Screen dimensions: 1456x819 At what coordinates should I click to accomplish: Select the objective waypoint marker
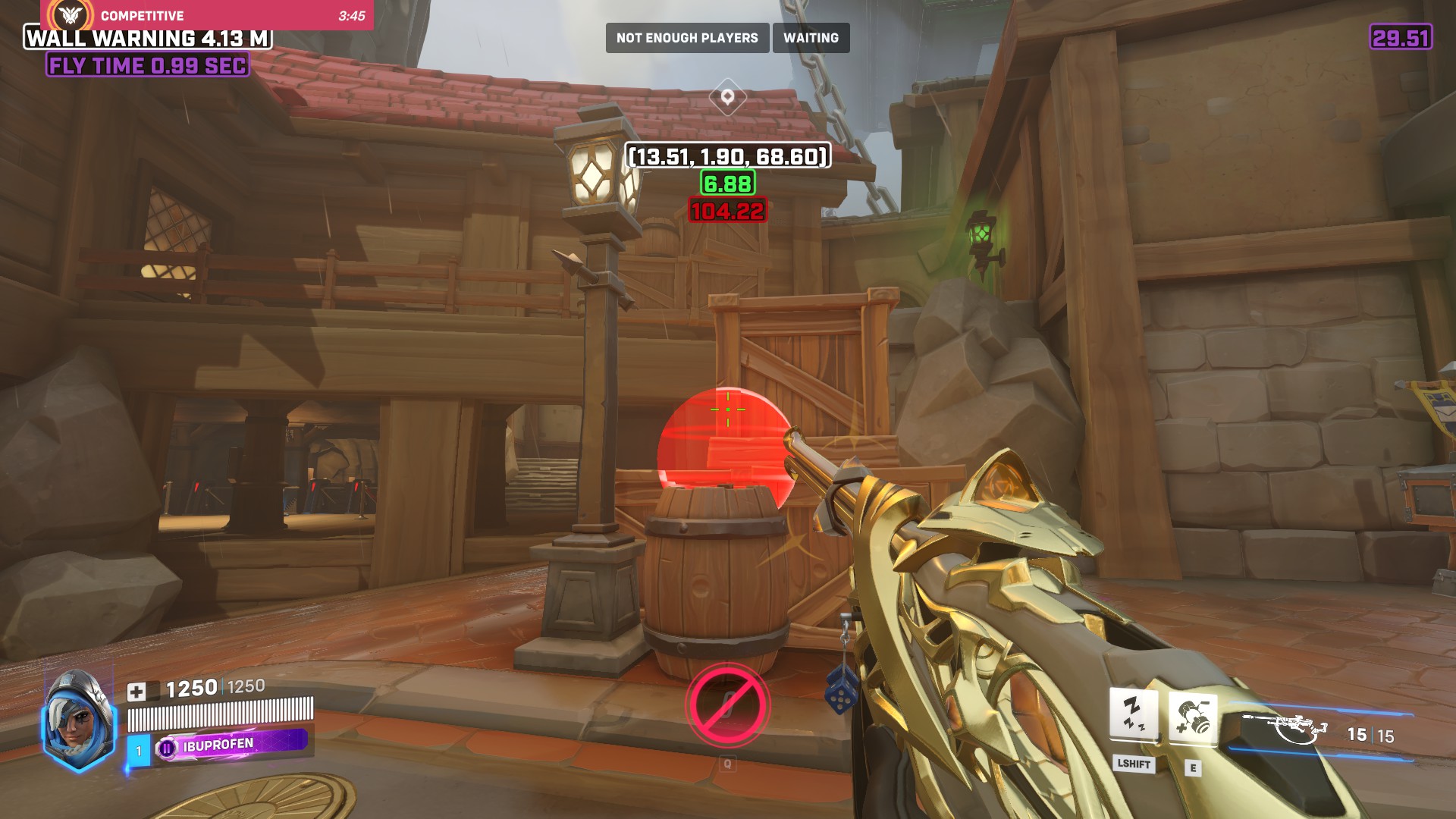tap(727, 97)
